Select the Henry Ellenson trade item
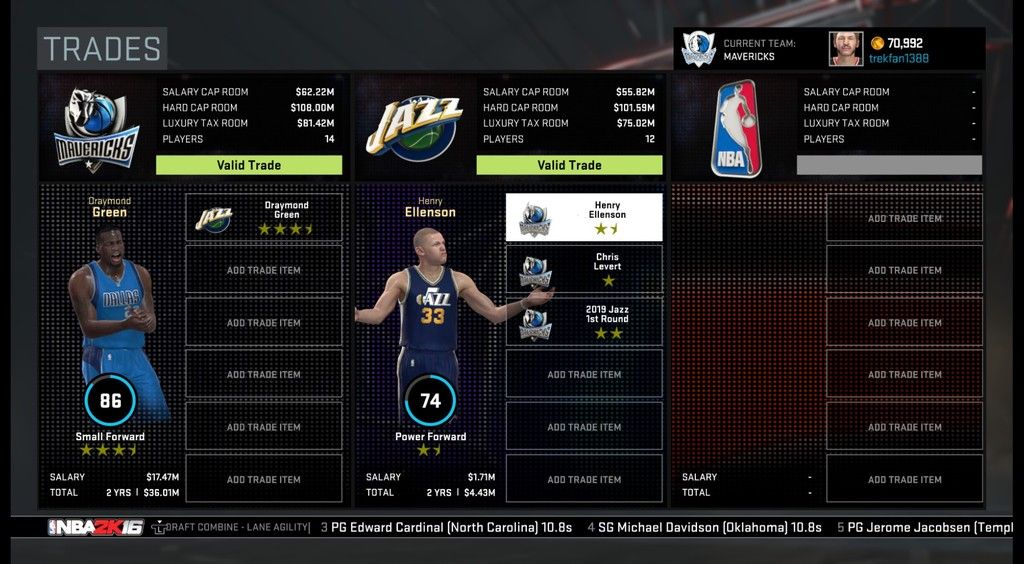Image resolution: width=1024 pixels, height=564 pixels. click(584, 217)
